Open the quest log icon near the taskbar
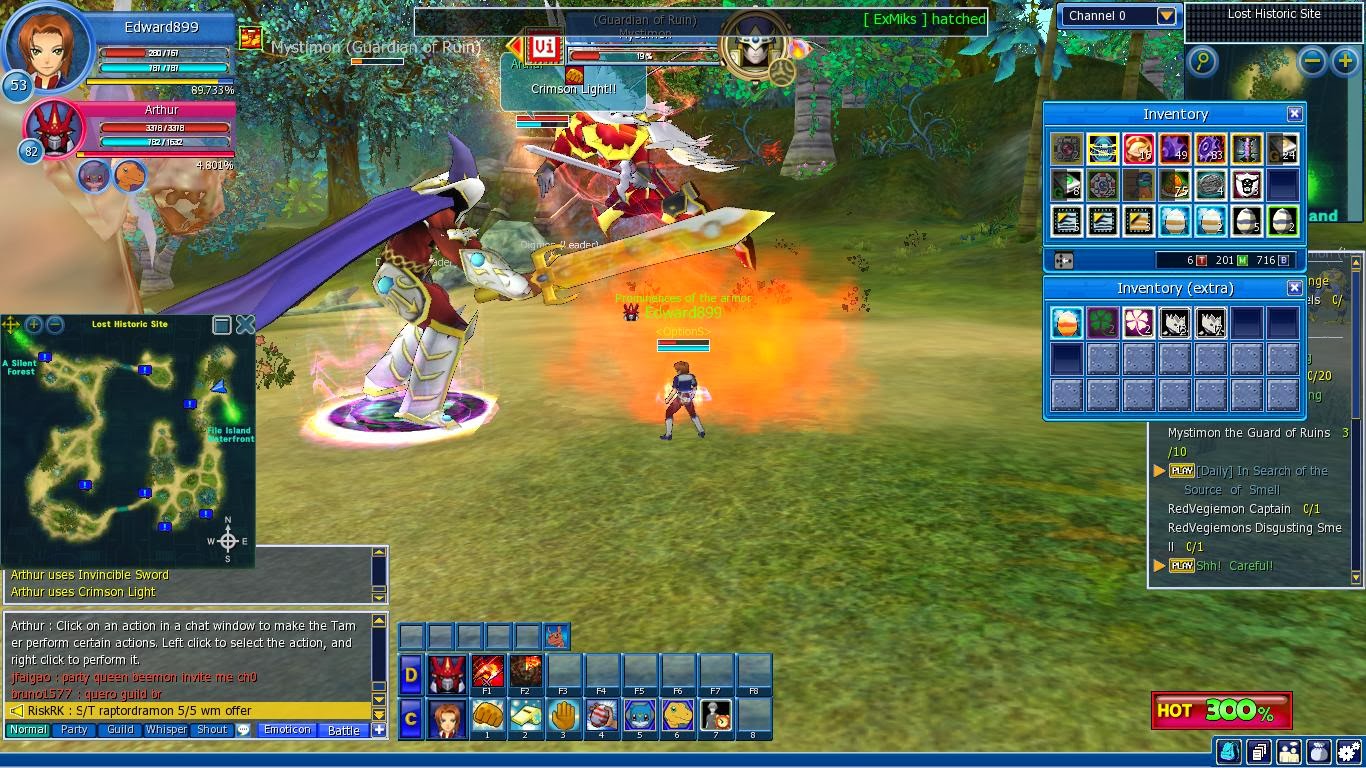 (x=1258, y=751)
